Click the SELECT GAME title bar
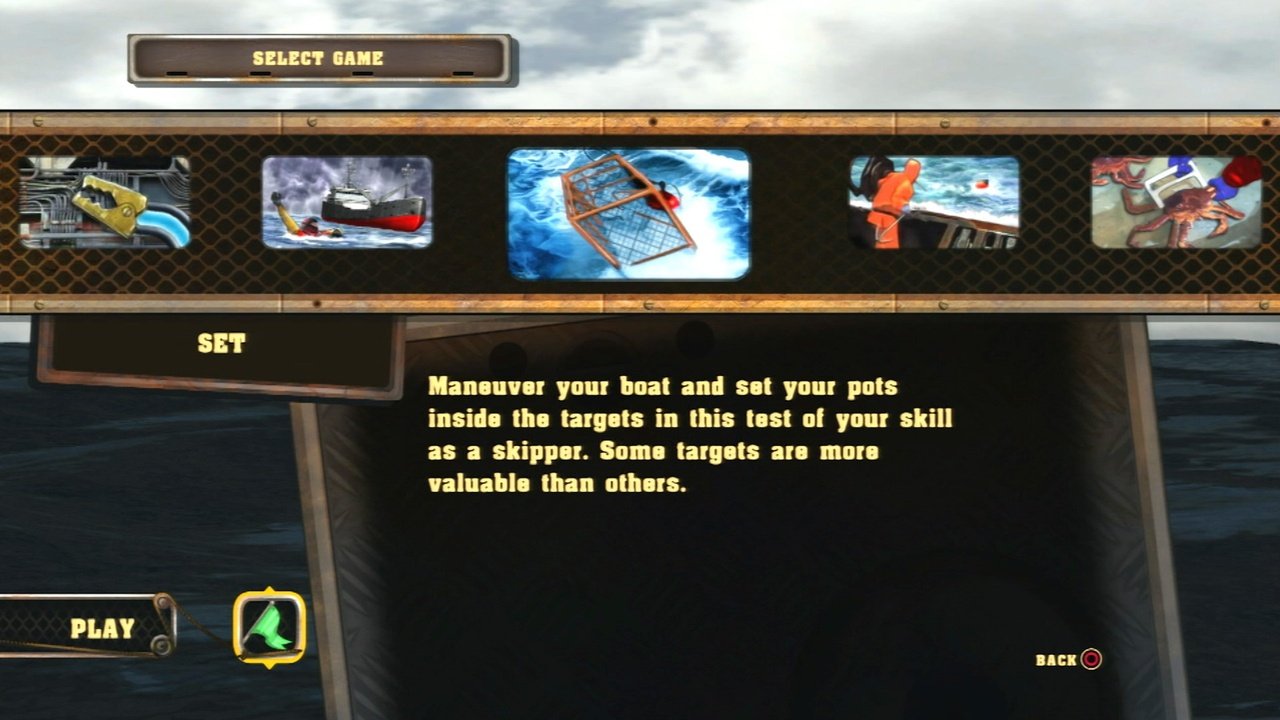 [x=320, y=57]
